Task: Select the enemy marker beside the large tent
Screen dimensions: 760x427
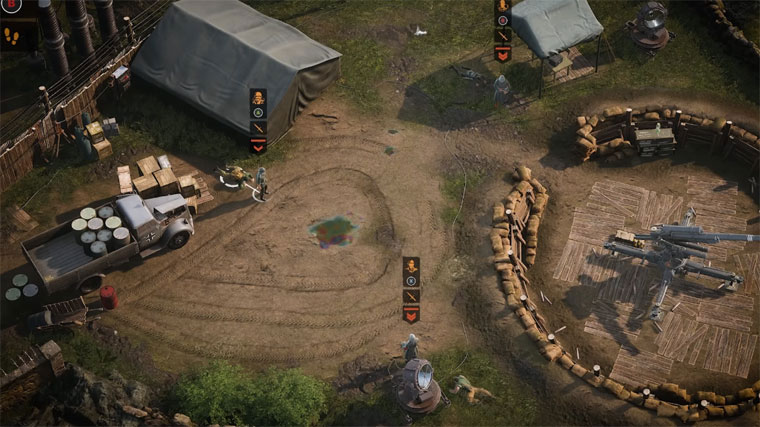Action: click(x=258, y=120)
